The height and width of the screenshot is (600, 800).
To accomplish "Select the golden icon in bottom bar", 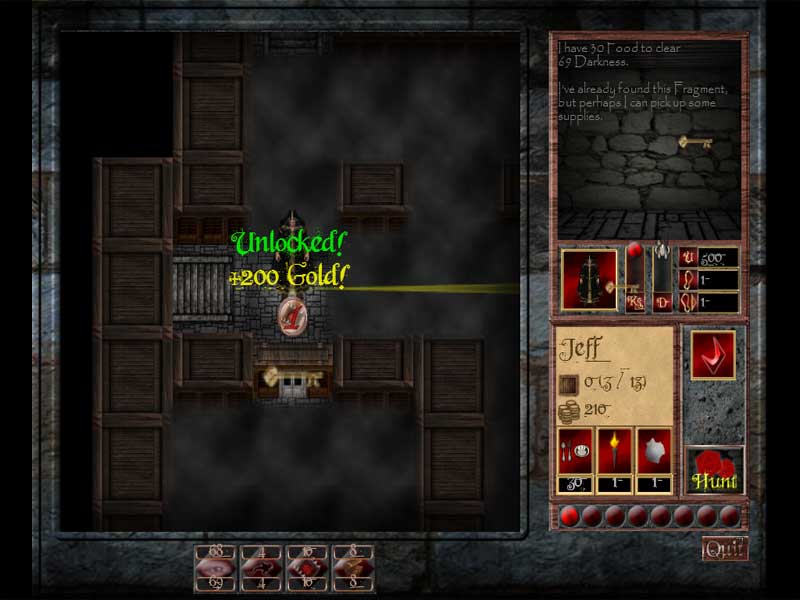I will coord(353,566).
